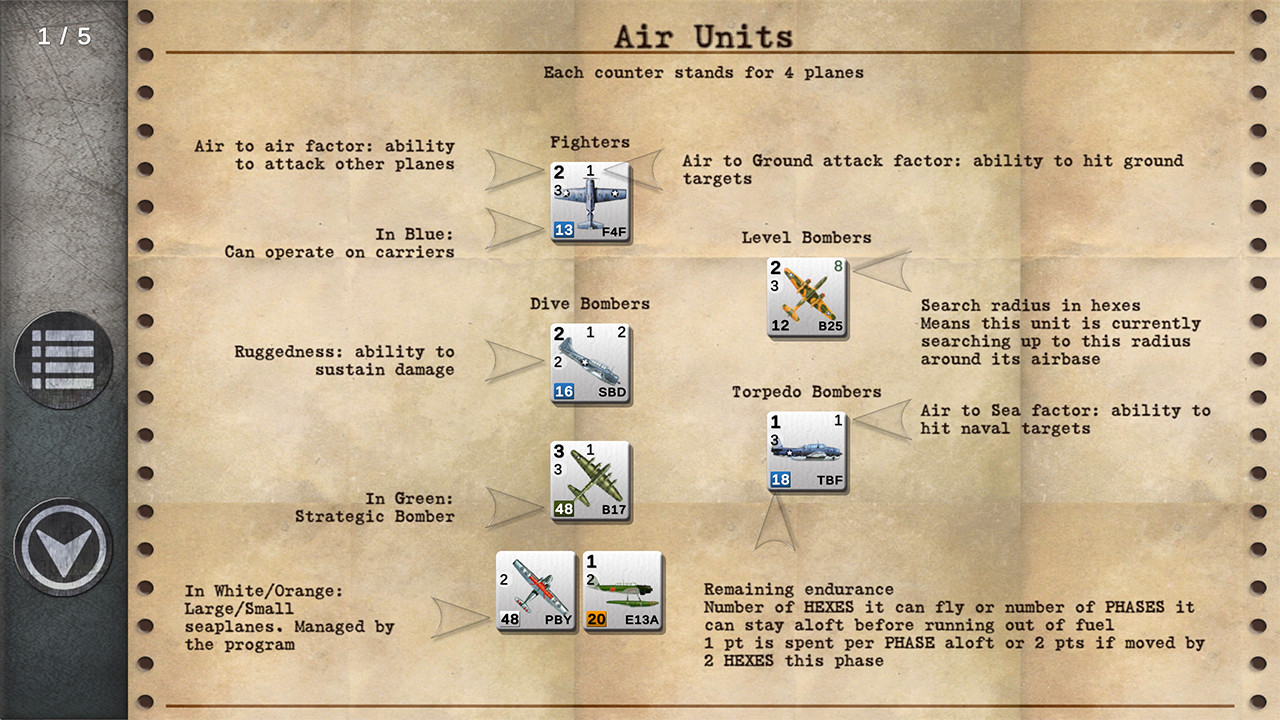Screen dimensions: 1280x720
Task: Click the B17 strategic bomber counter
Action: coord(590,478)
